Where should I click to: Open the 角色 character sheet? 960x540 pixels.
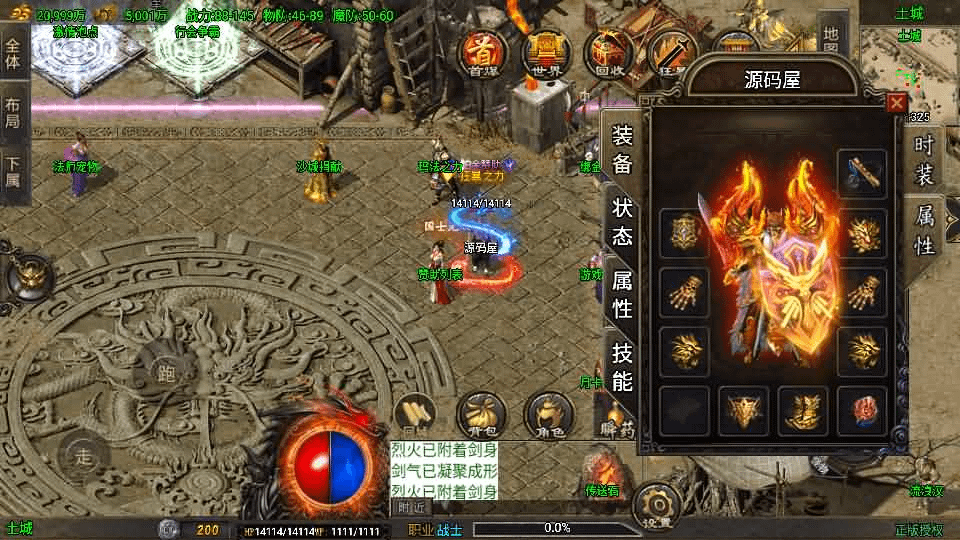point(547,413)
